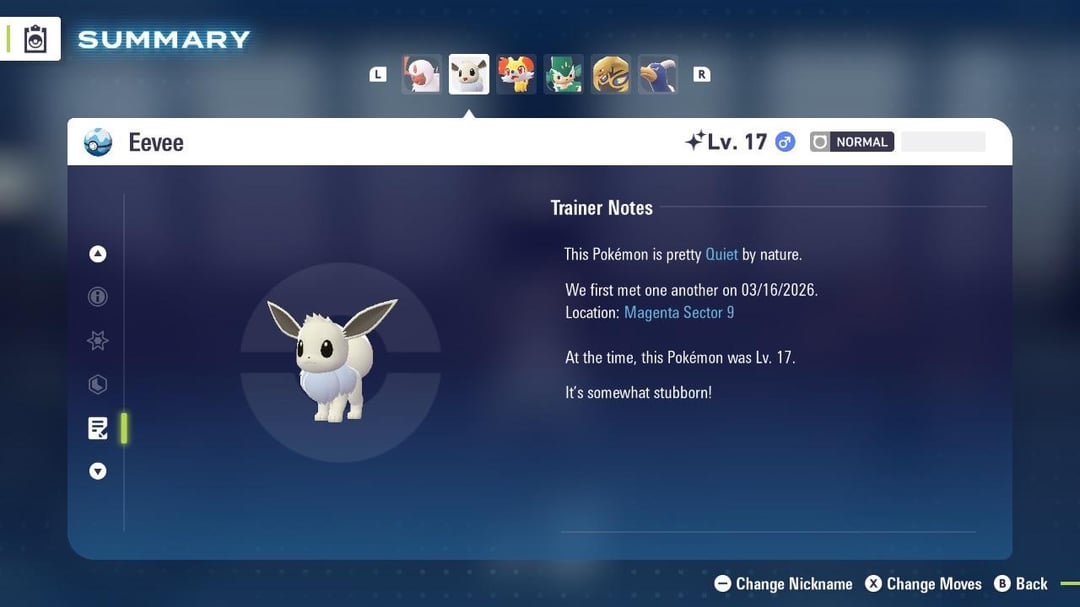This screenshot has height=607, width=1080.
Task: Select the Eevee party portrait
Action: coord(469,74)
